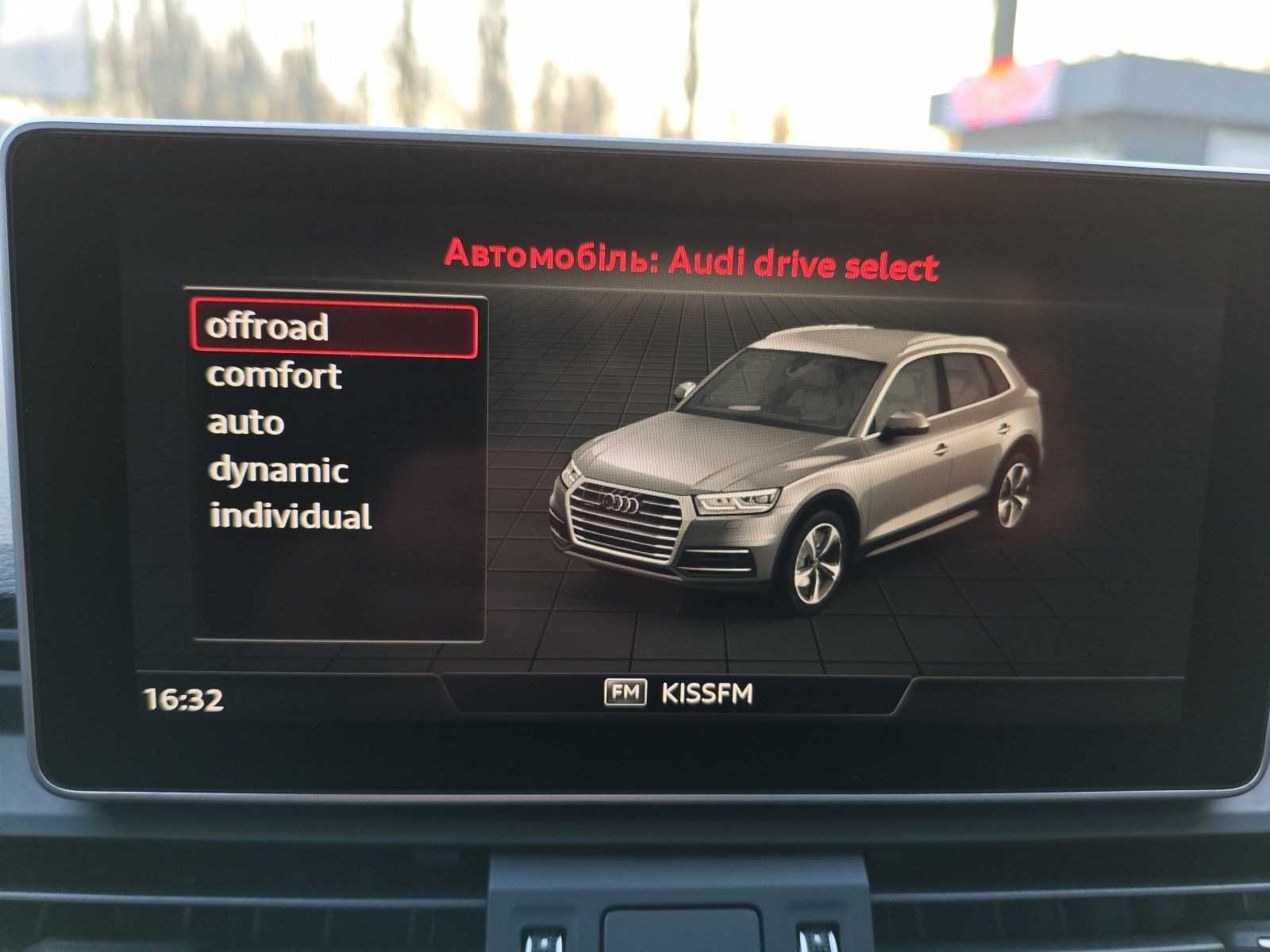Choose the comfort drive mode
Image resolution: width=1270 pixels, height=952 pixels.
(274, 375)
